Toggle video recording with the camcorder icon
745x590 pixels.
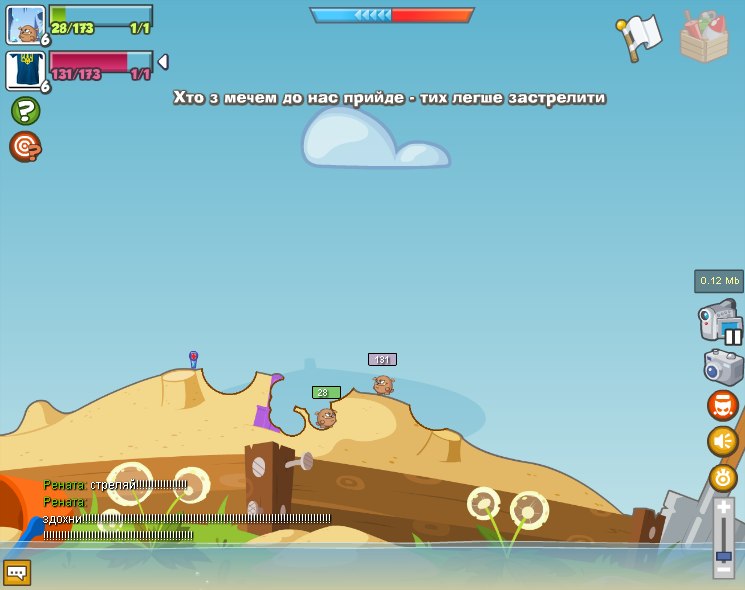click(x=719, y=322)
